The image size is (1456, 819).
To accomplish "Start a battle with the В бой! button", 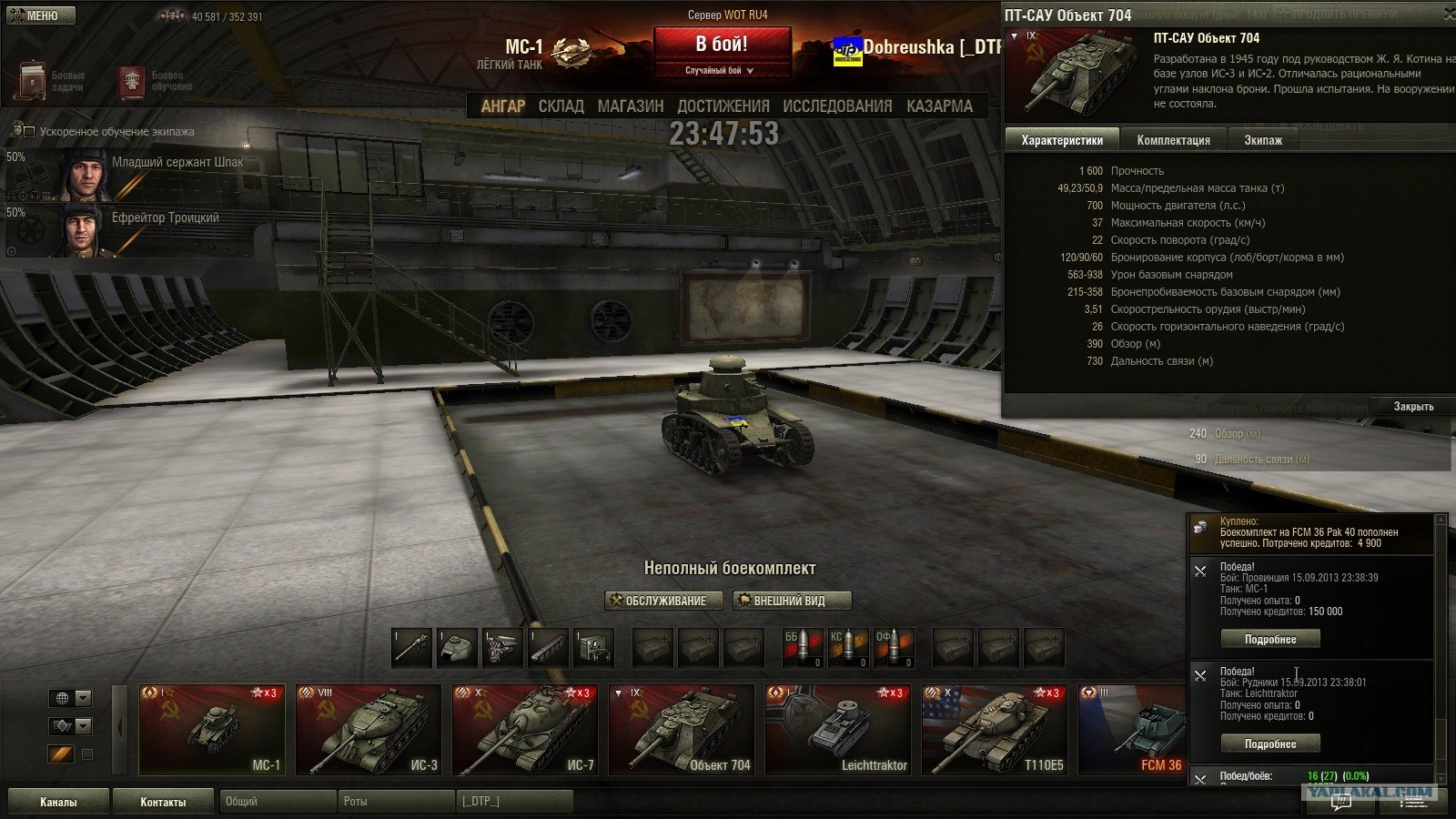I will pyautogui.click(x=722, y=45).
